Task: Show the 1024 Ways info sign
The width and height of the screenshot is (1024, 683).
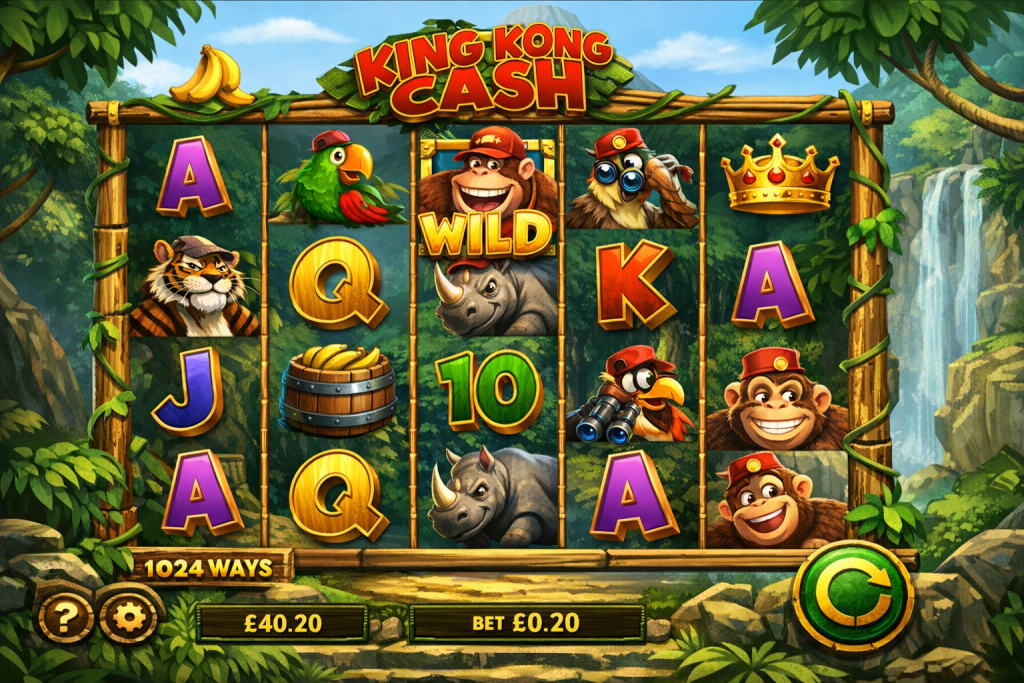Action: pyautogui.click(x=209, y=569)
